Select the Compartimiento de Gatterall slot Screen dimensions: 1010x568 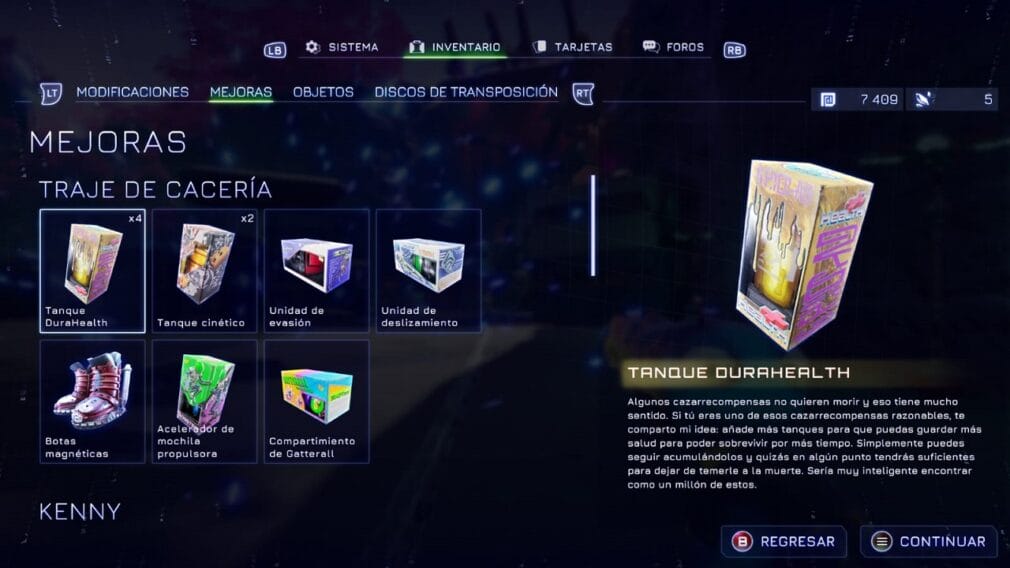click(x=317, y=401)
